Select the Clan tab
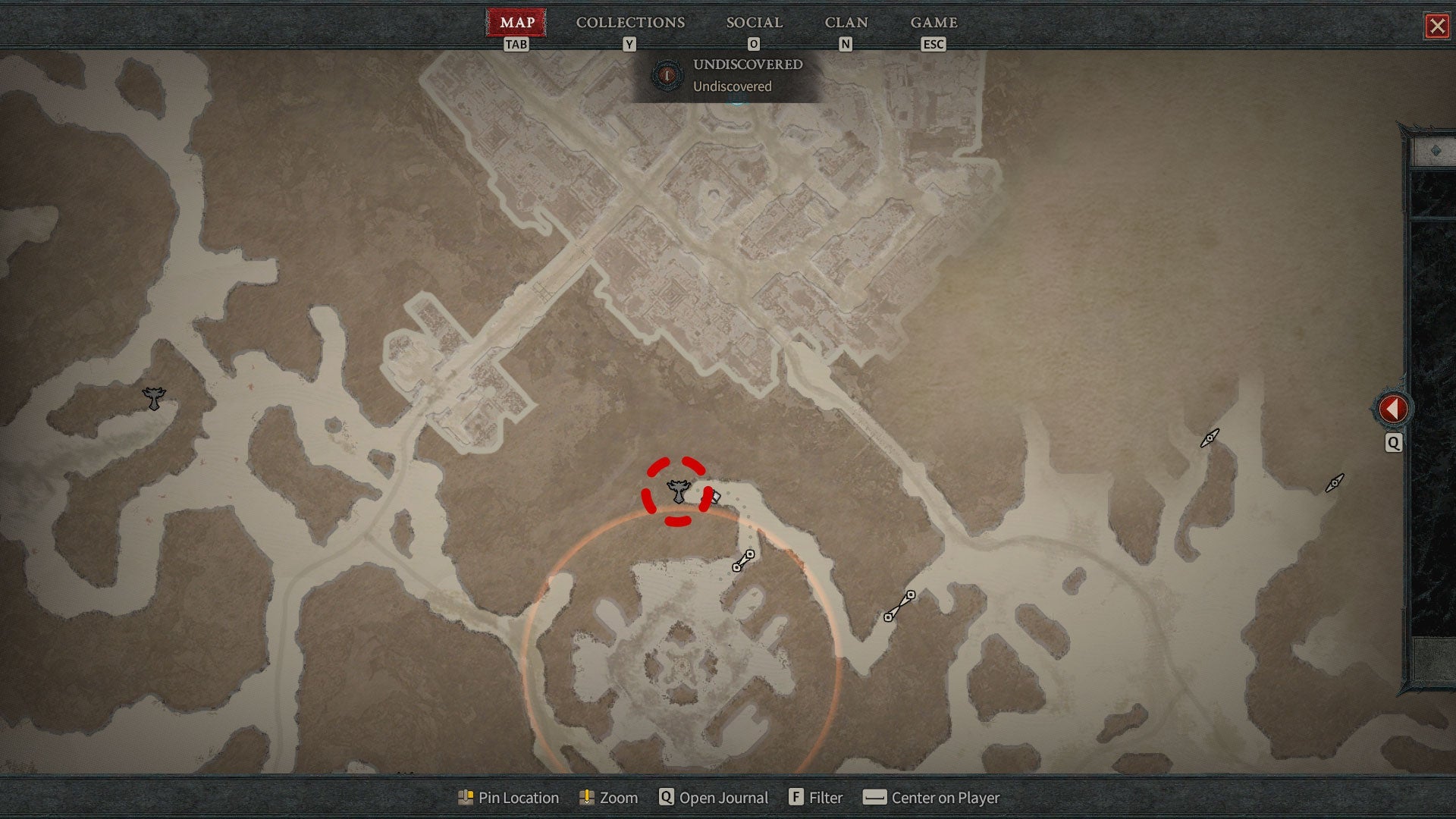1456x819 pixels. 846,23
